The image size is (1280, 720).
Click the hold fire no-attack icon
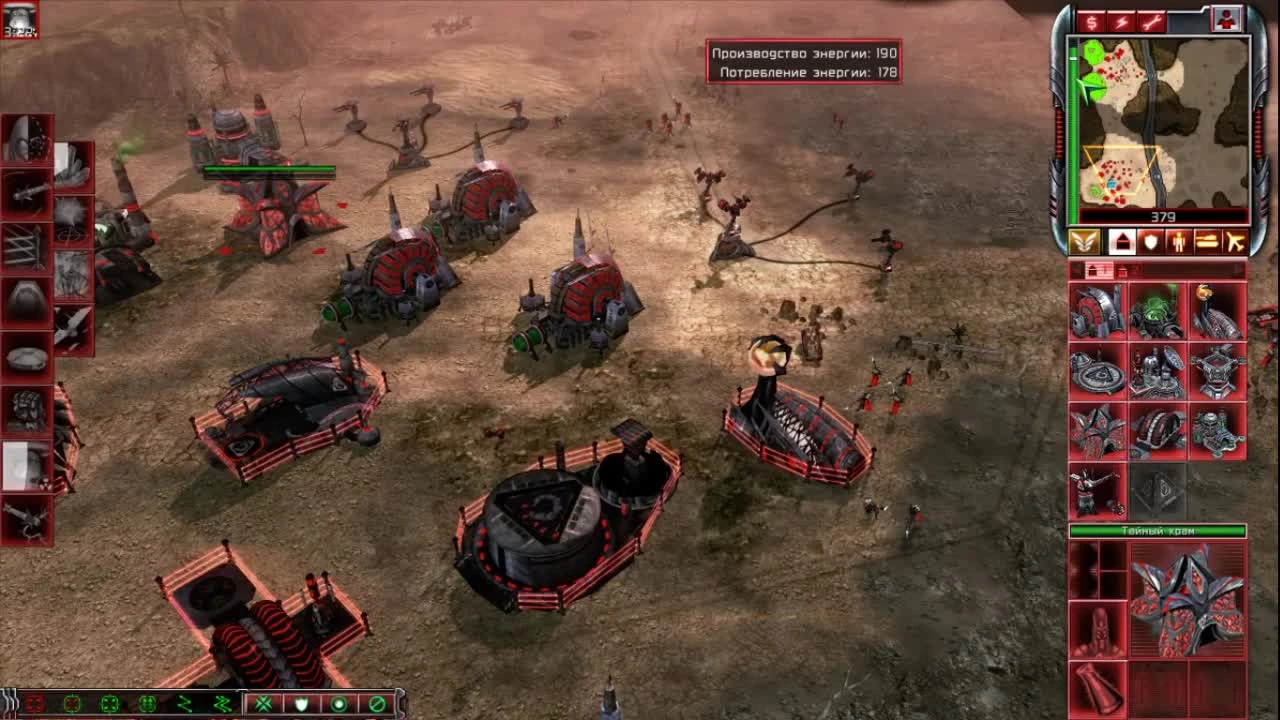tap(374, 703)
